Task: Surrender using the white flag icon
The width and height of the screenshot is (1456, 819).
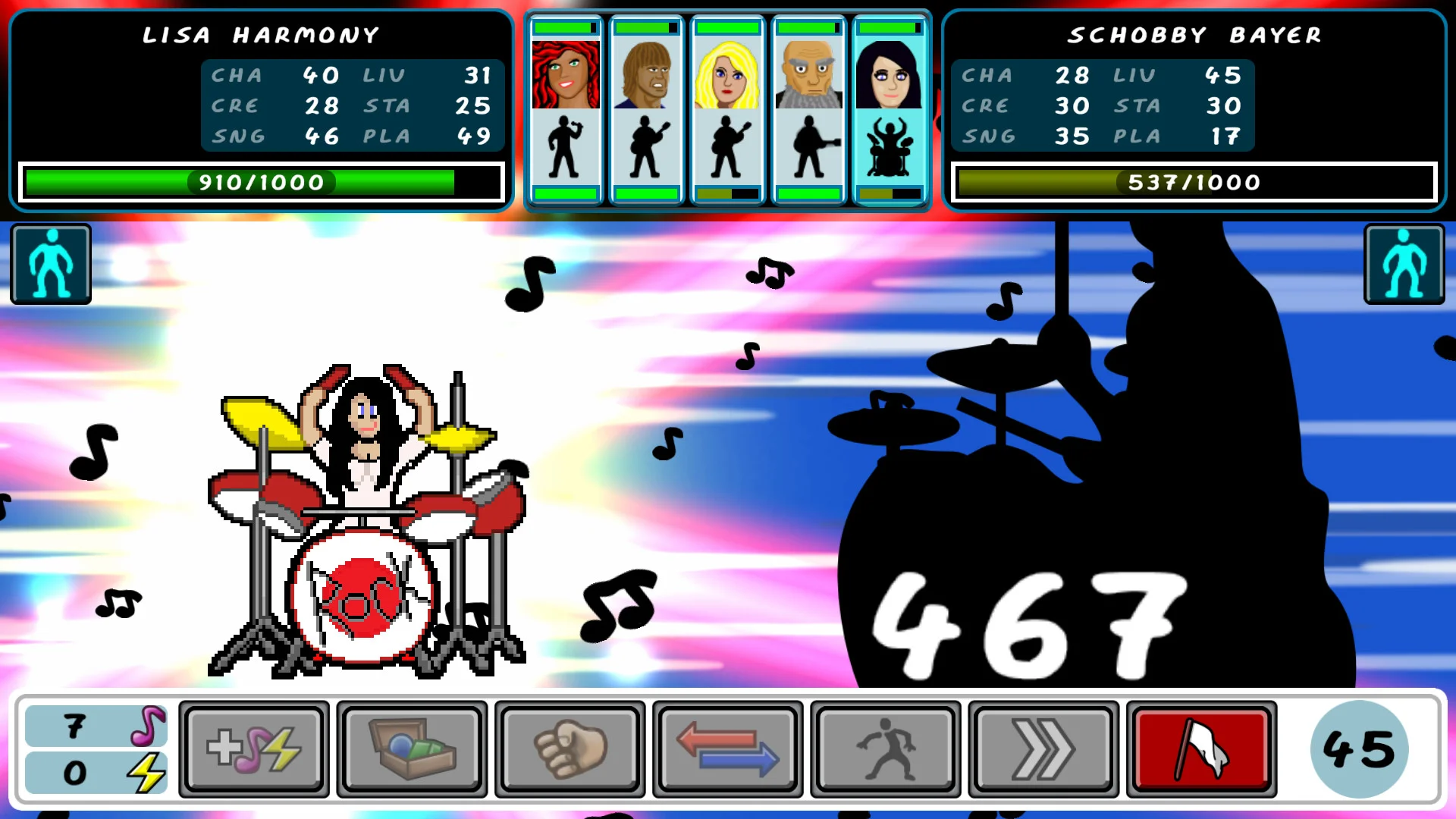Action: [1200, 748]
